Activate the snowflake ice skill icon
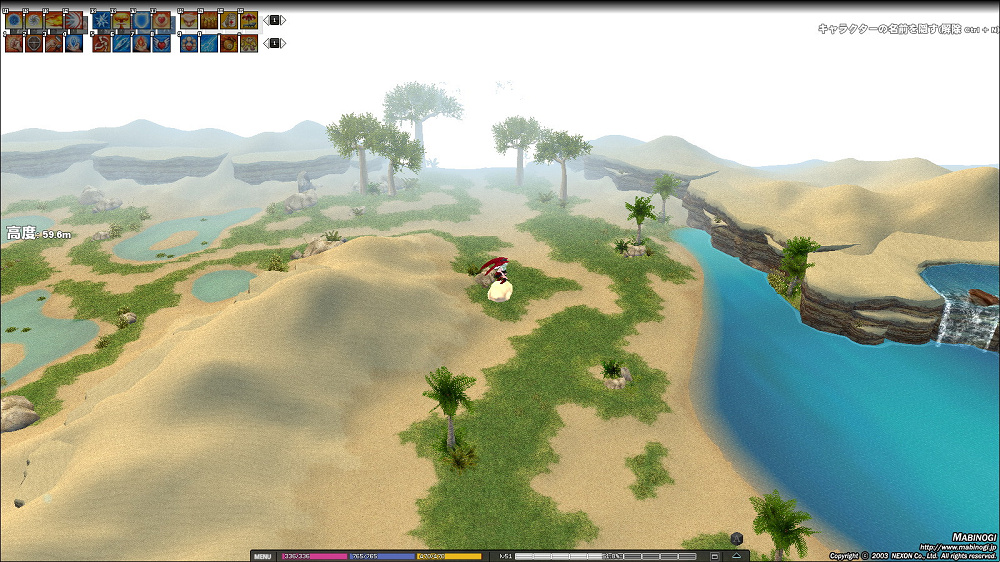1000x562 pixels. tap(101, 21)
